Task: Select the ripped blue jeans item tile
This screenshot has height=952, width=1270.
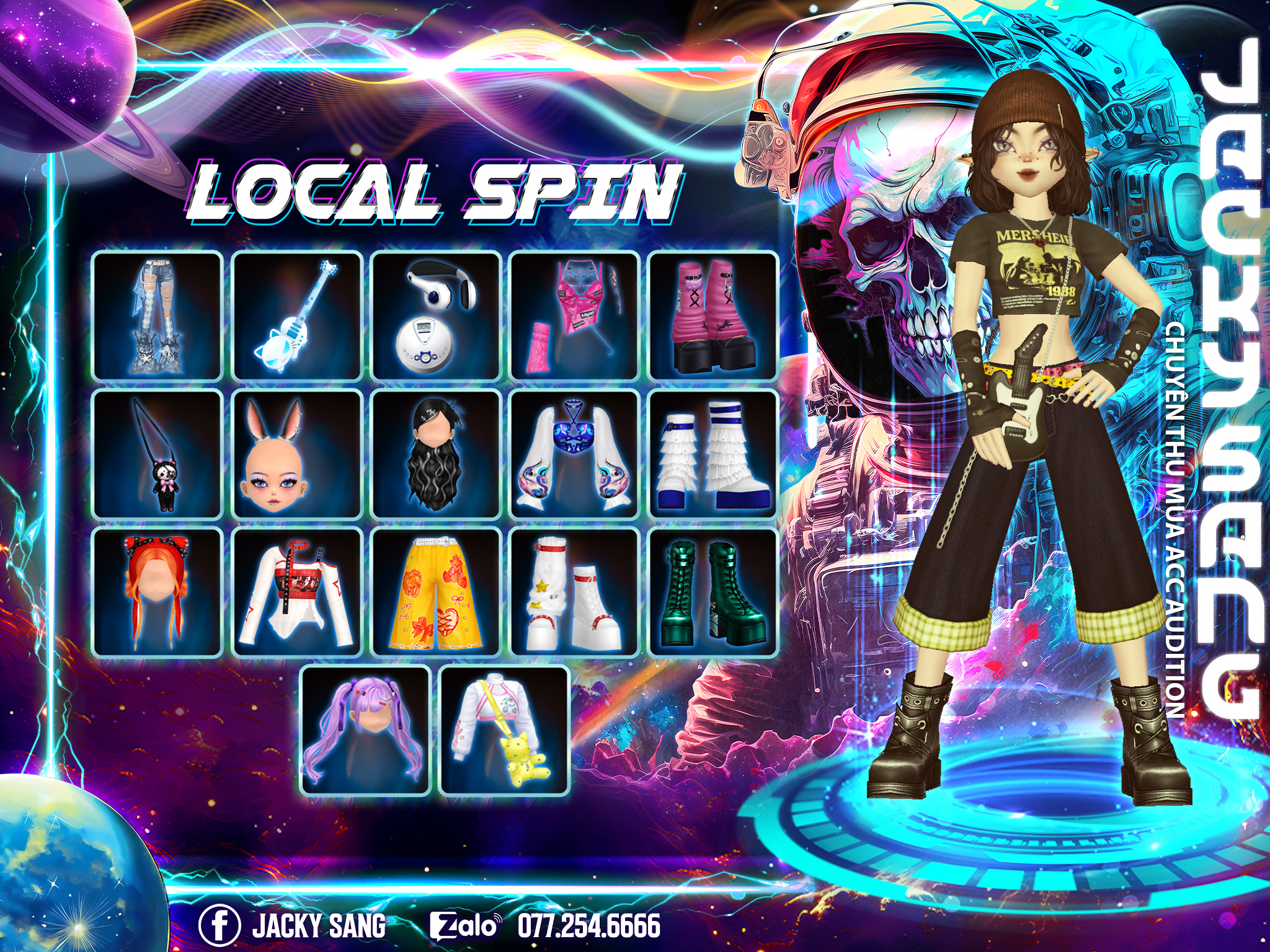Action: click(x=158, y=316)
